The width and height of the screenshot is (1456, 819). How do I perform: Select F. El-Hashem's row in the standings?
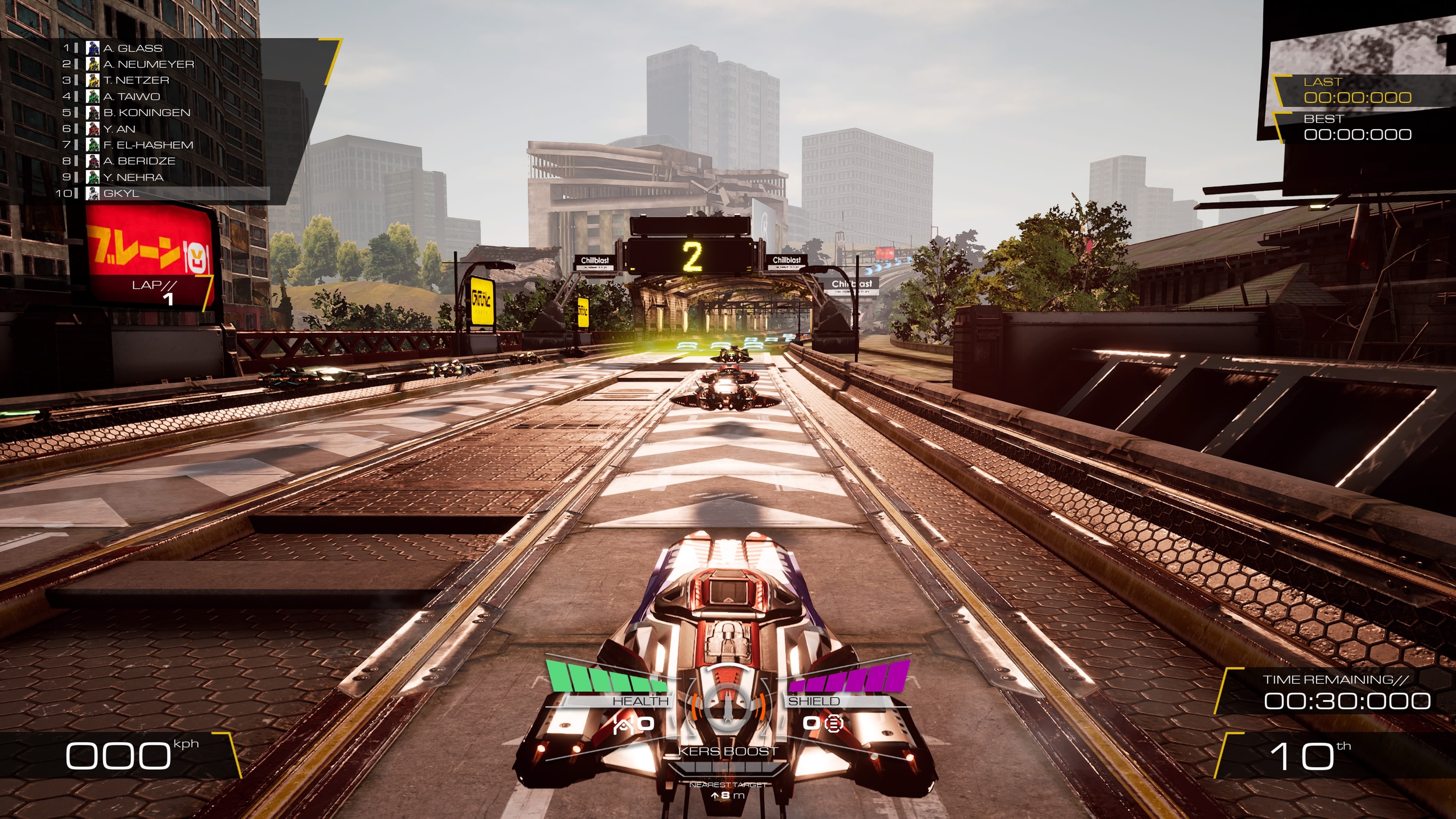click(147, 145)
